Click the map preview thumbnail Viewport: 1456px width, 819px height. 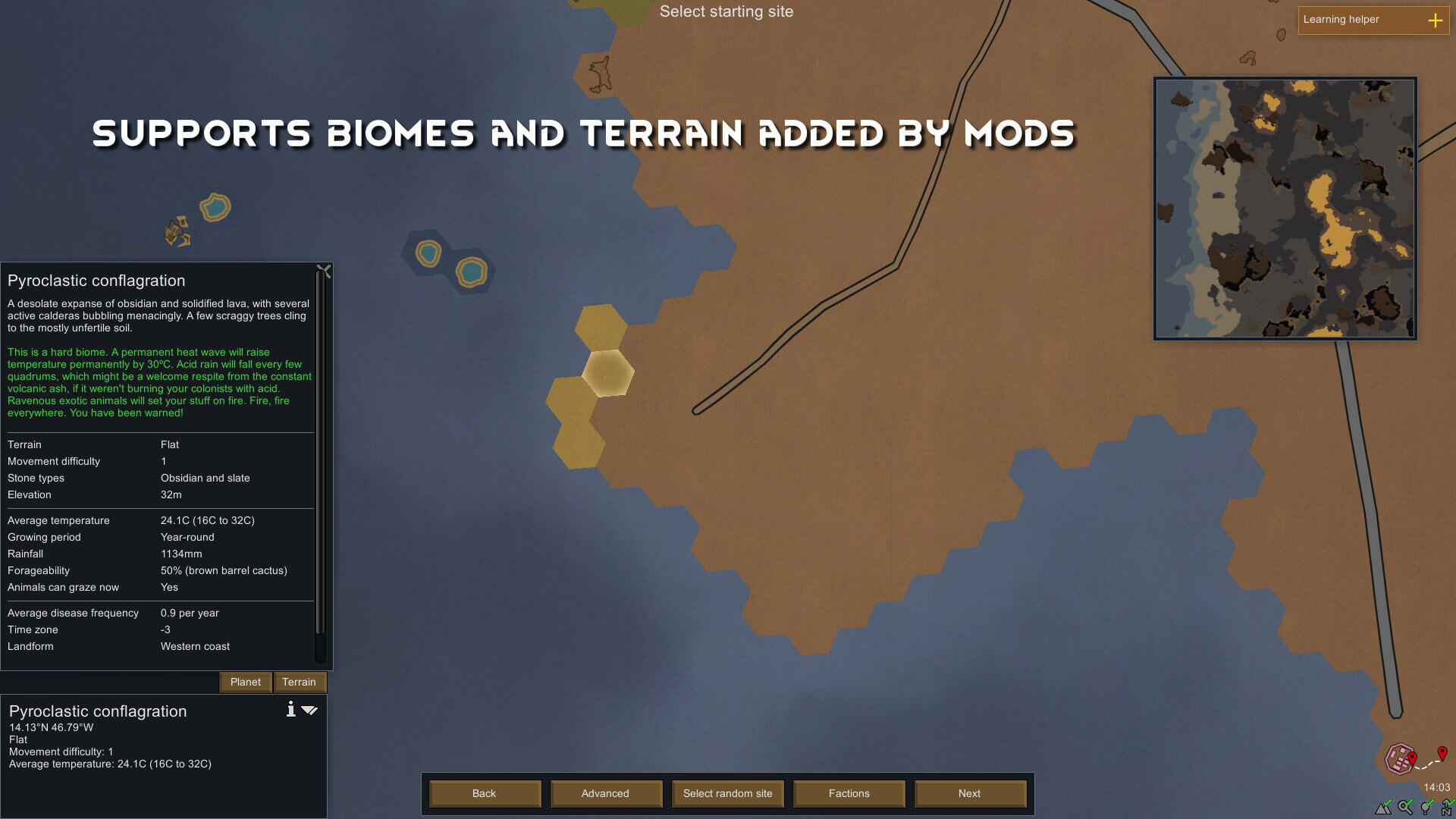point(1285,209)
